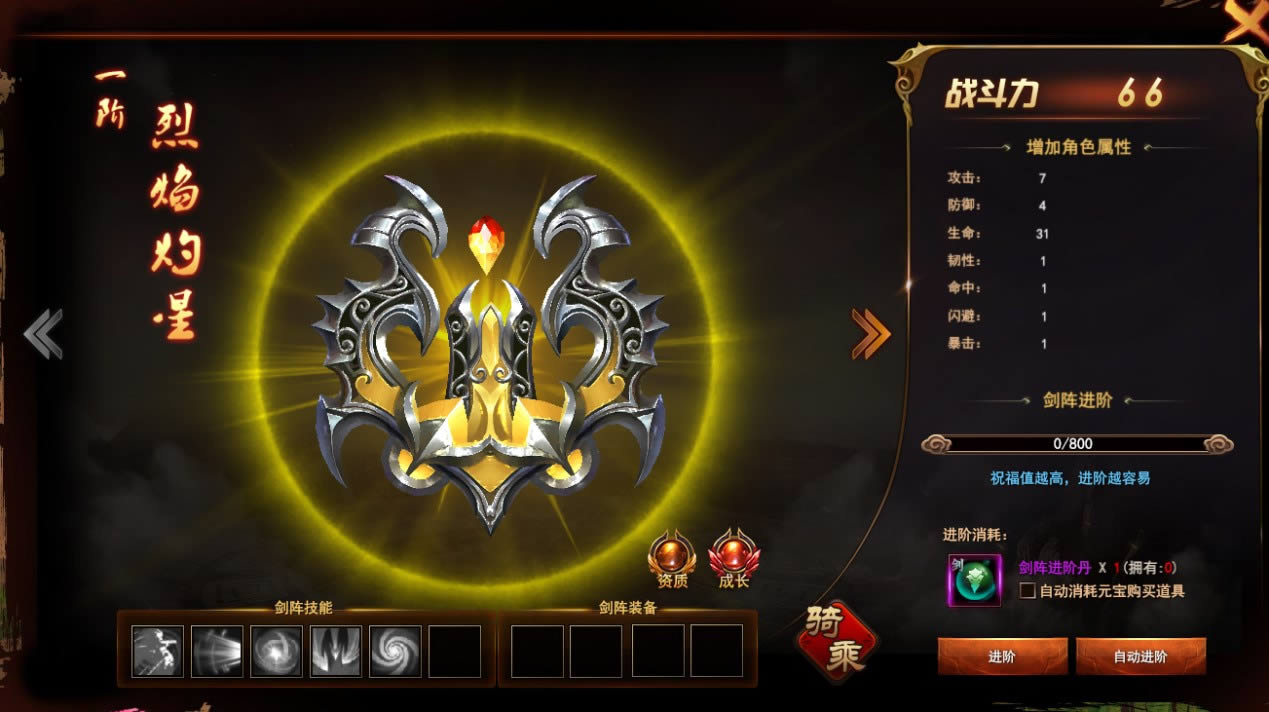The height and width of the screenshot is (712, 1269).
Task: Close the sword formation panel
Action: point(1246,20)
